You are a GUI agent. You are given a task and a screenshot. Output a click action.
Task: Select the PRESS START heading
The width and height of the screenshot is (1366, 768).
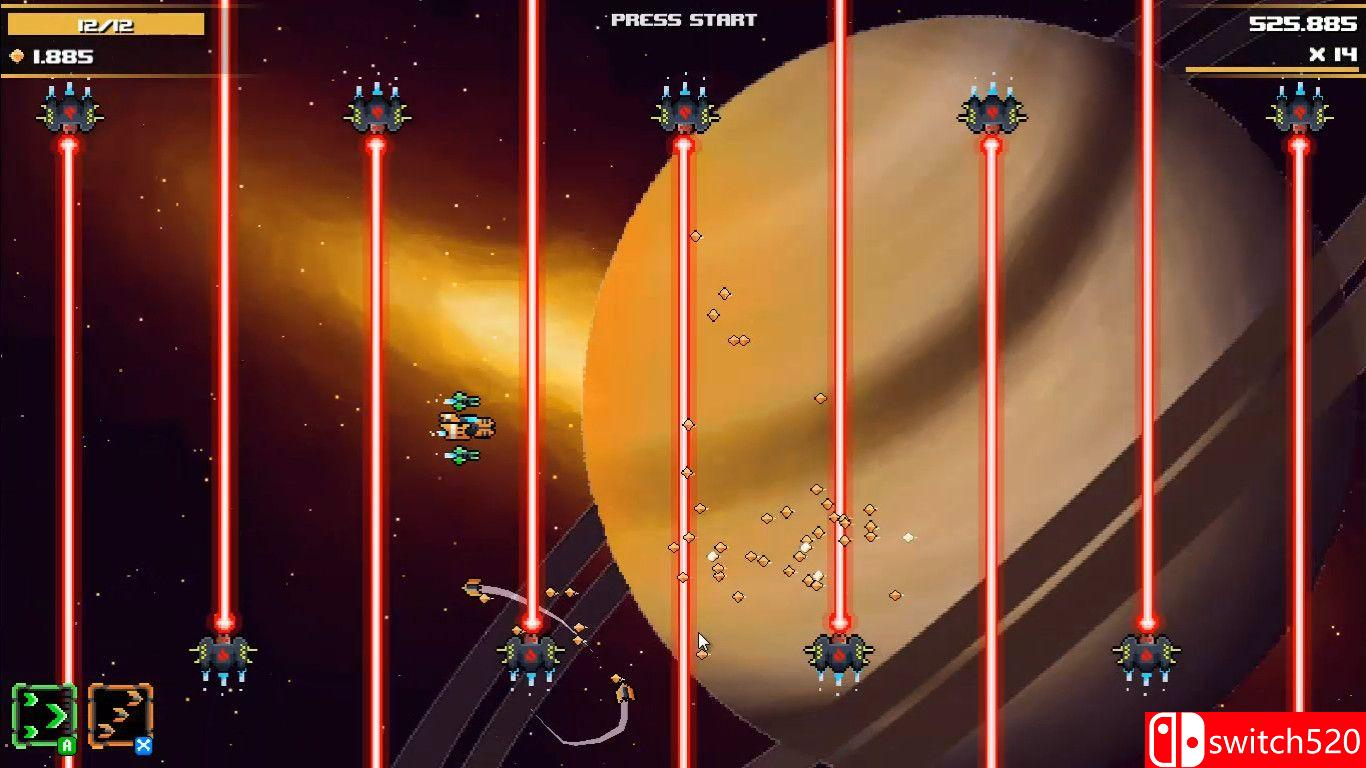682,19
